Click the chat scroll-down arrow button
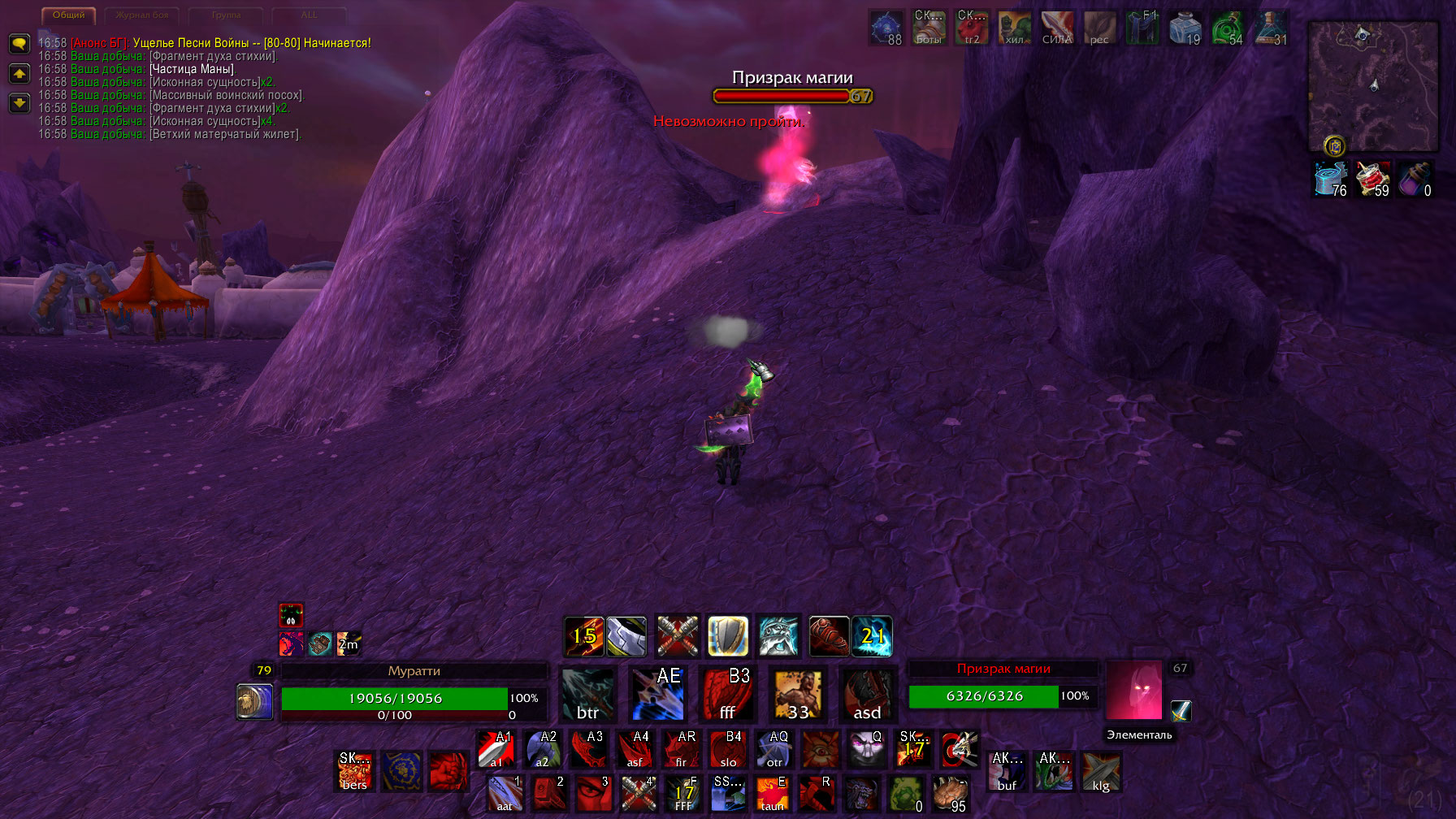1456x819 pixels. click(x=19, y=103)
